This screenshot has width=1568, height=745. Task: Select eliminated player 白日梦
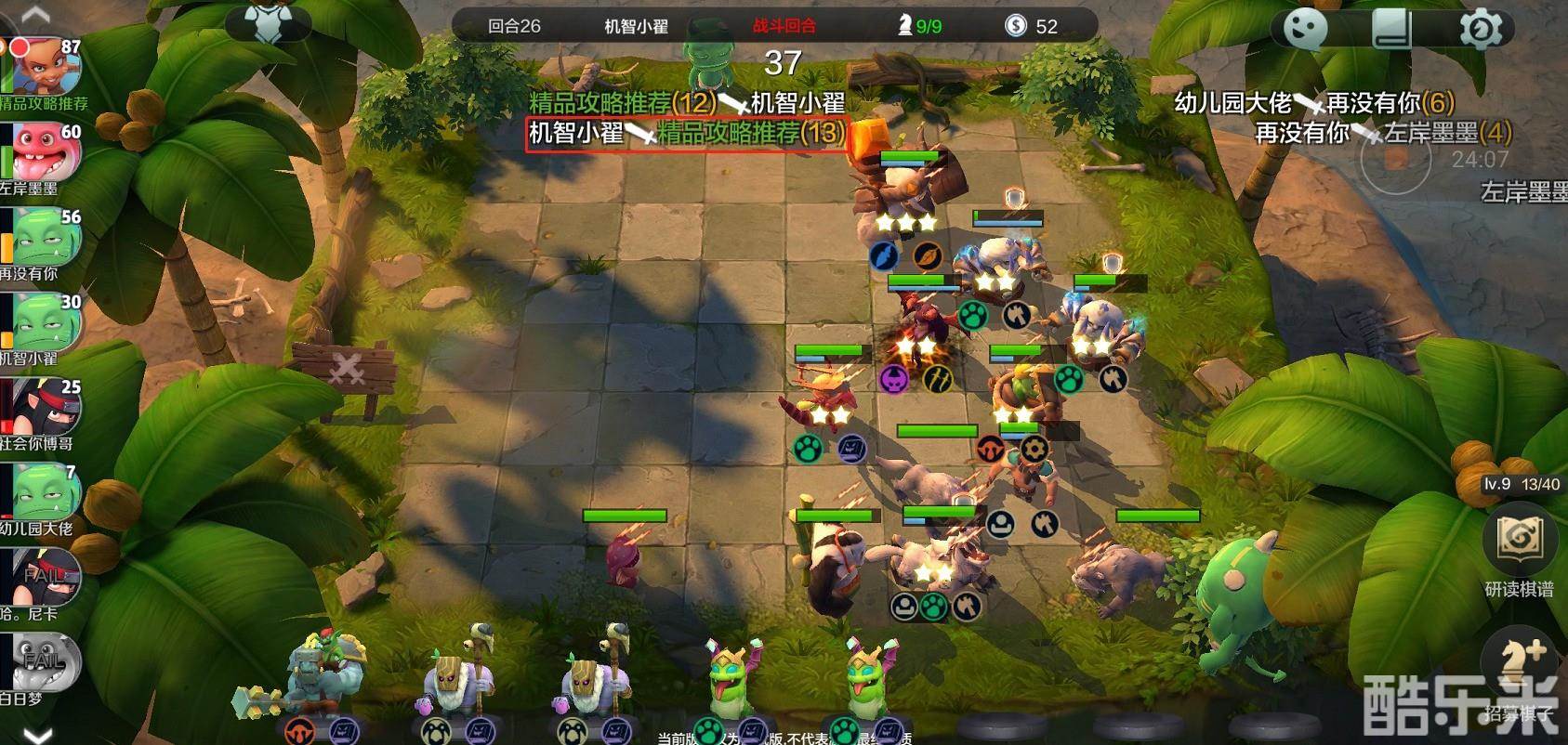(x=45, y=665)
